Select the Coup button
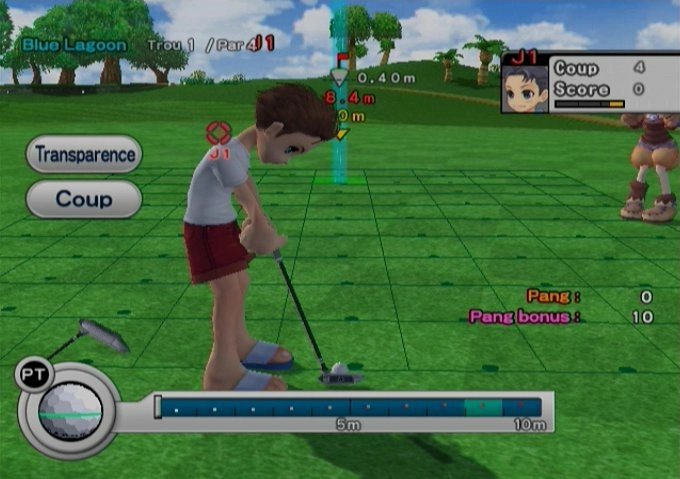 coord(84,199)
